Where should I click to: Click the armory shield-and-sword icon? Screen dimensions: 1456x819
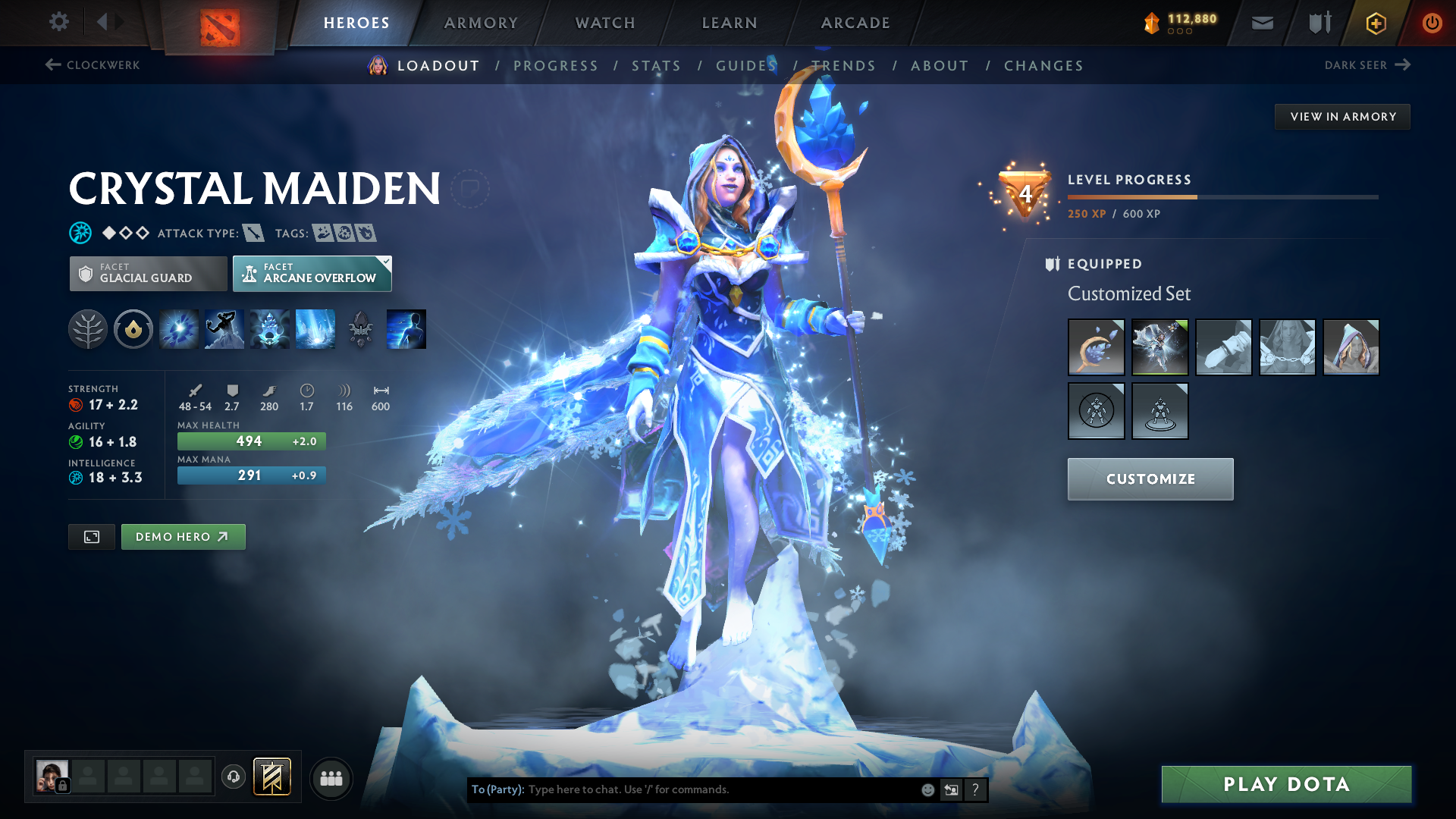tap(1318, 22)
